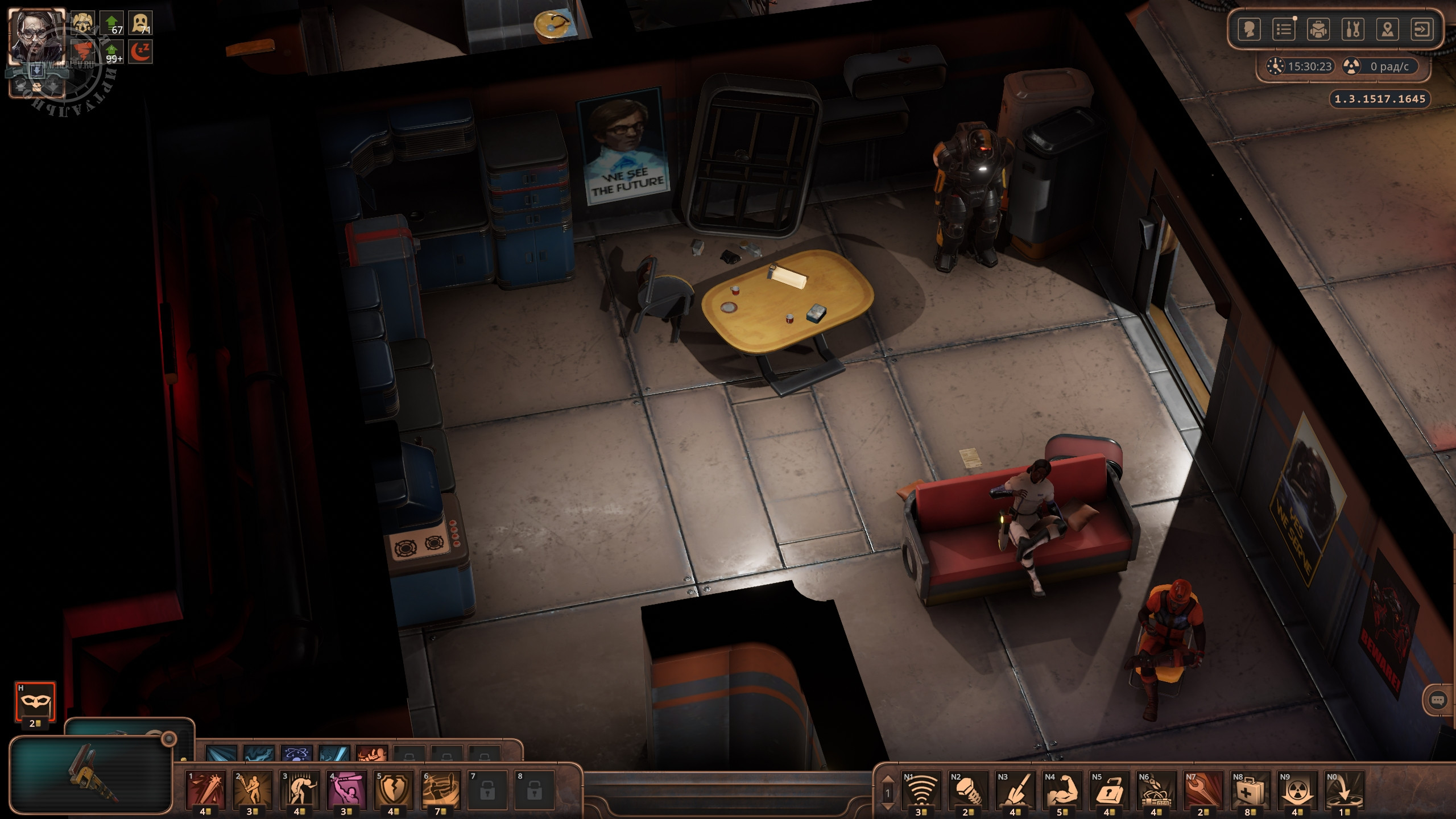
Task: Click the hotbar page up arrow
Action: [887, 780]
